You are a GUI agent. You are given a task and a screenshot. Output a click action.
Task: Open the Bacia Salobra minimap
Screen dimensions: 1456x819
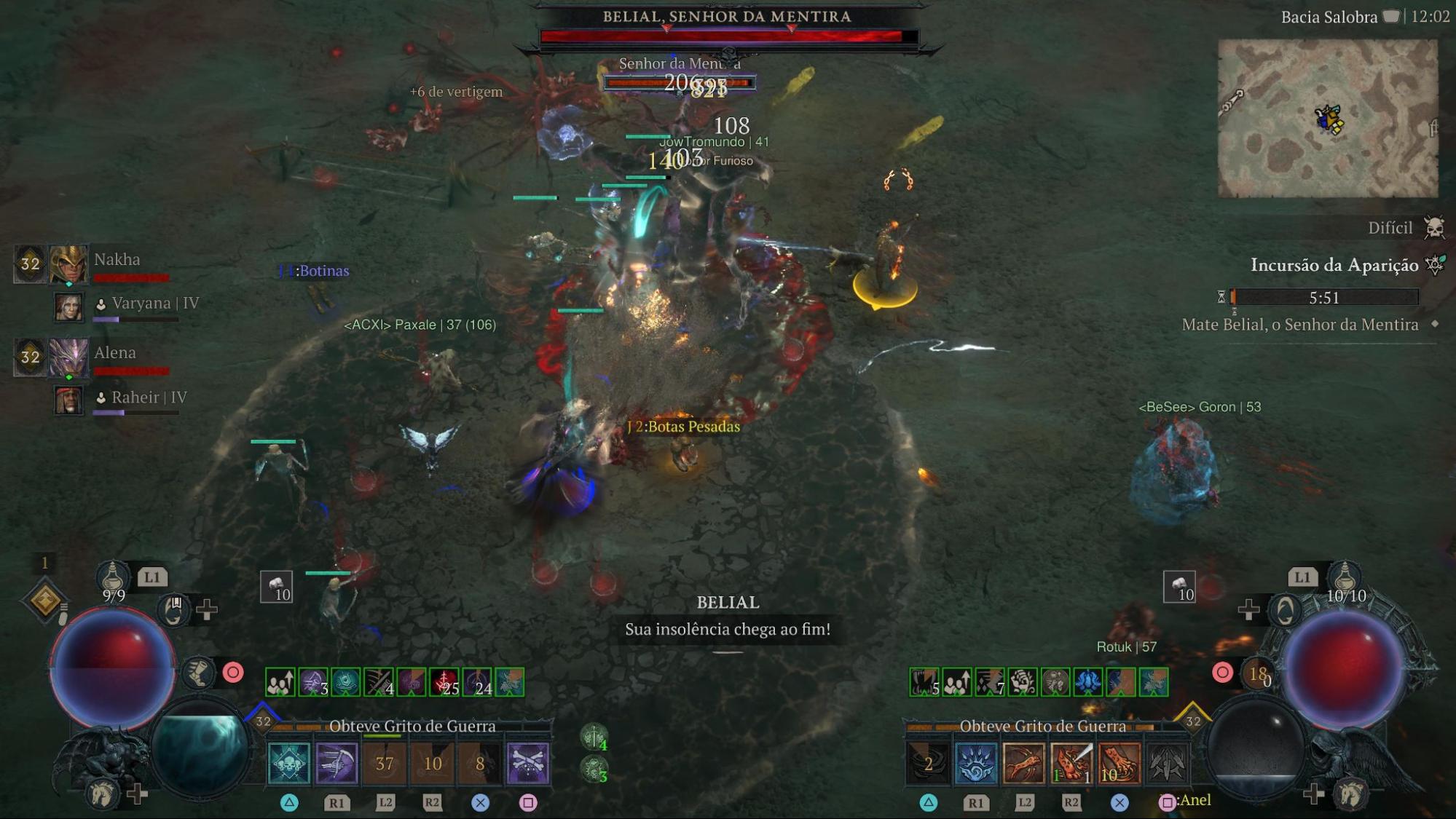(x=1327, y=118)
